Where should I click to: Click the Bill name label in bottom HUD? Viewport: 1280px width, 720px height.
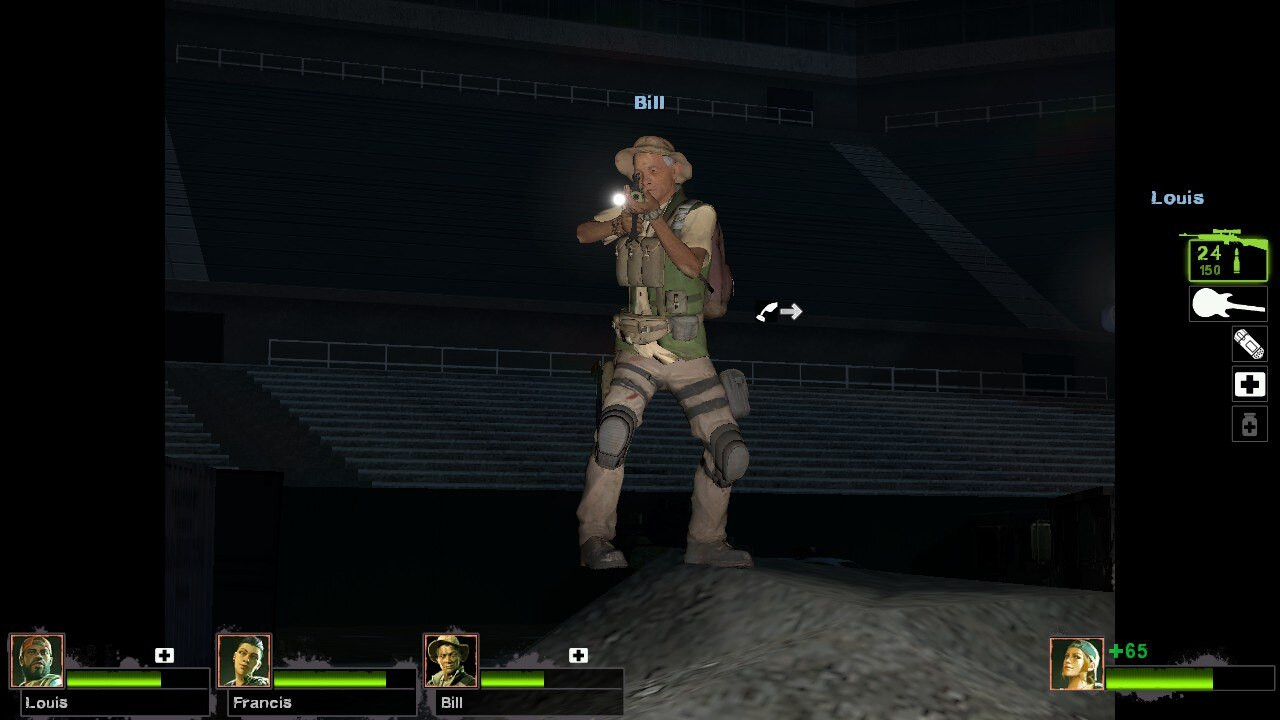[x=452, y=703]
